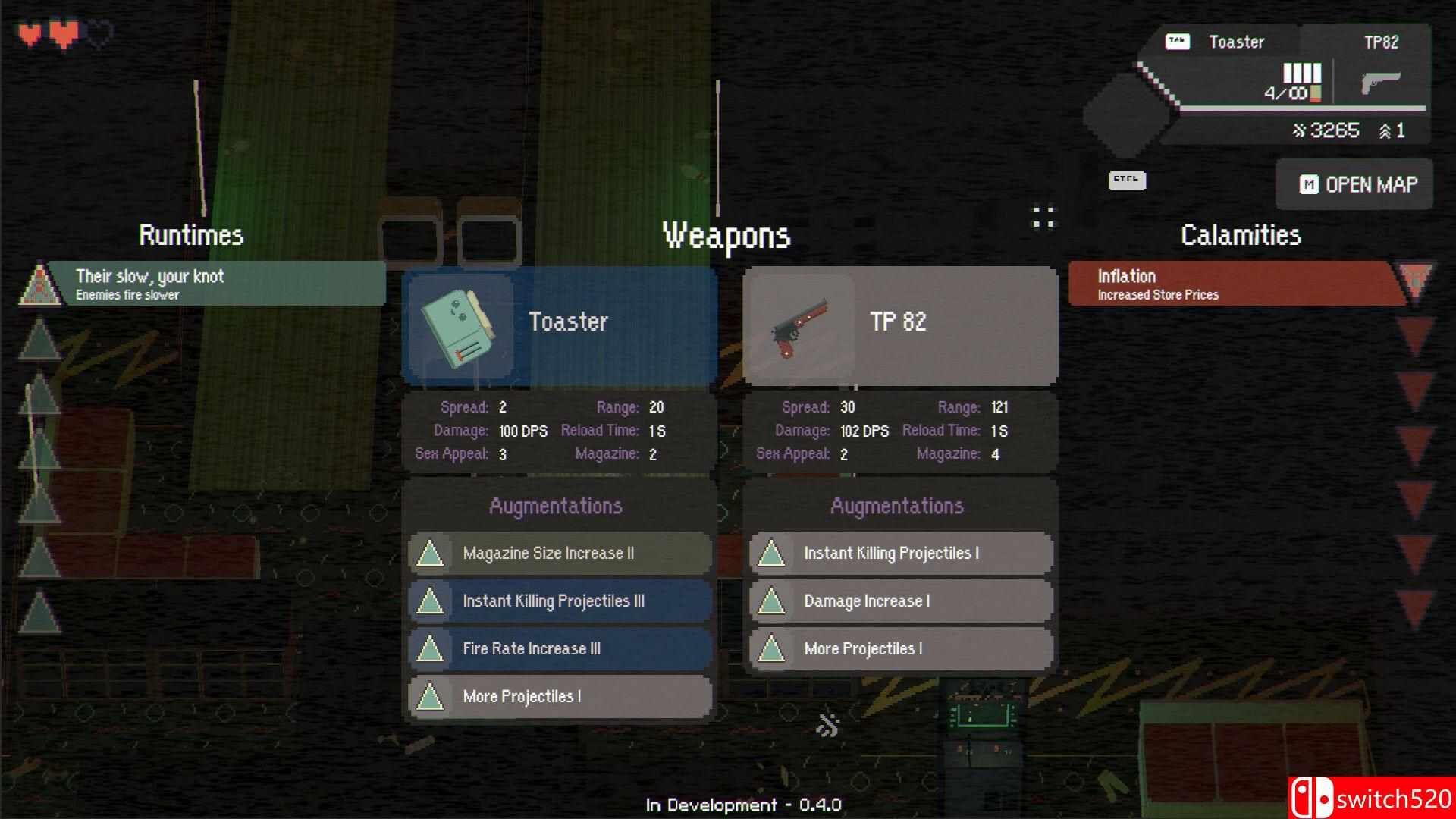Select the Inflation calamity entry
Screen dimensions: 1456x819
[x=1236, y=284]
